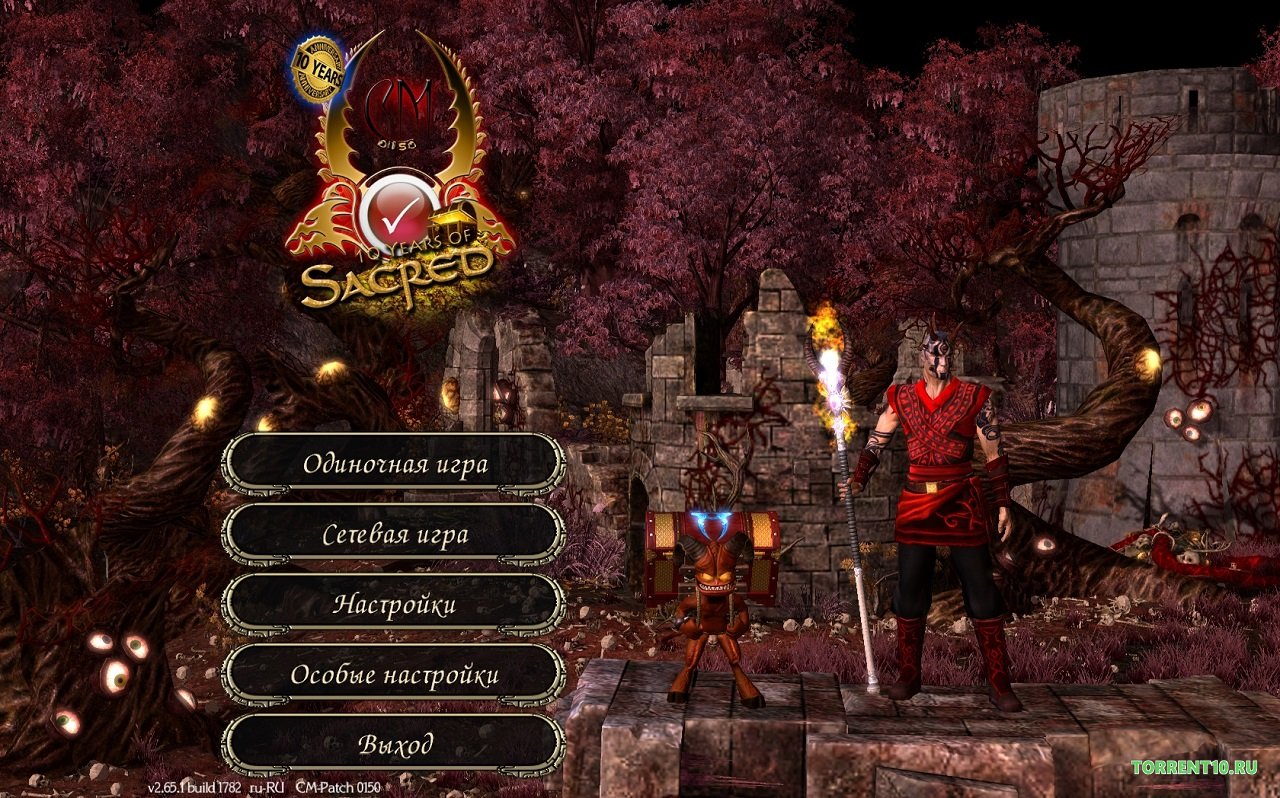Choose Выход to exit the game

coord(394,745)
